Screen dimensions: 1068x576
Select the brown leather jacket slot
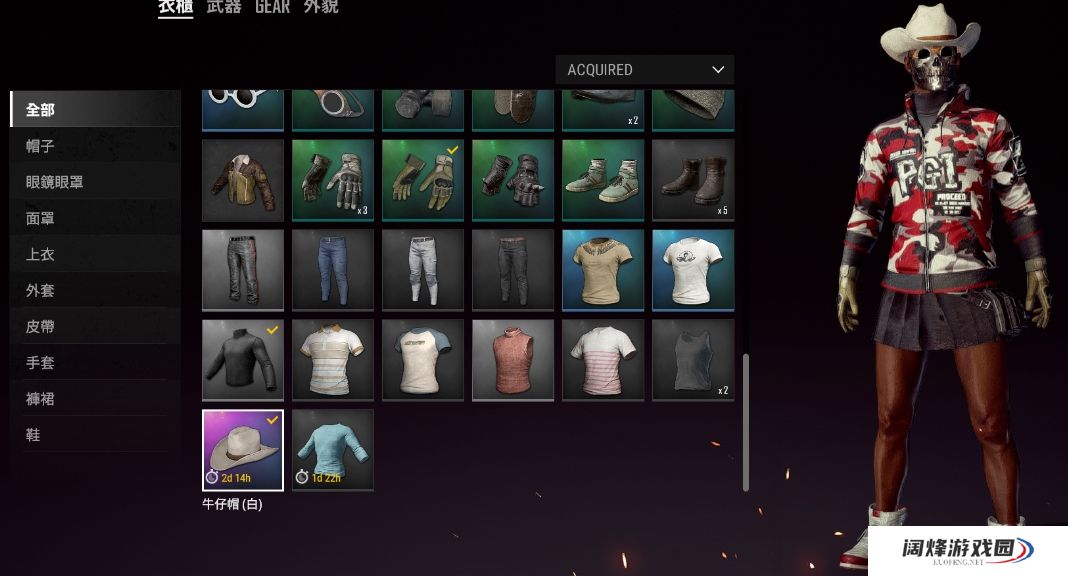[243, 180]
